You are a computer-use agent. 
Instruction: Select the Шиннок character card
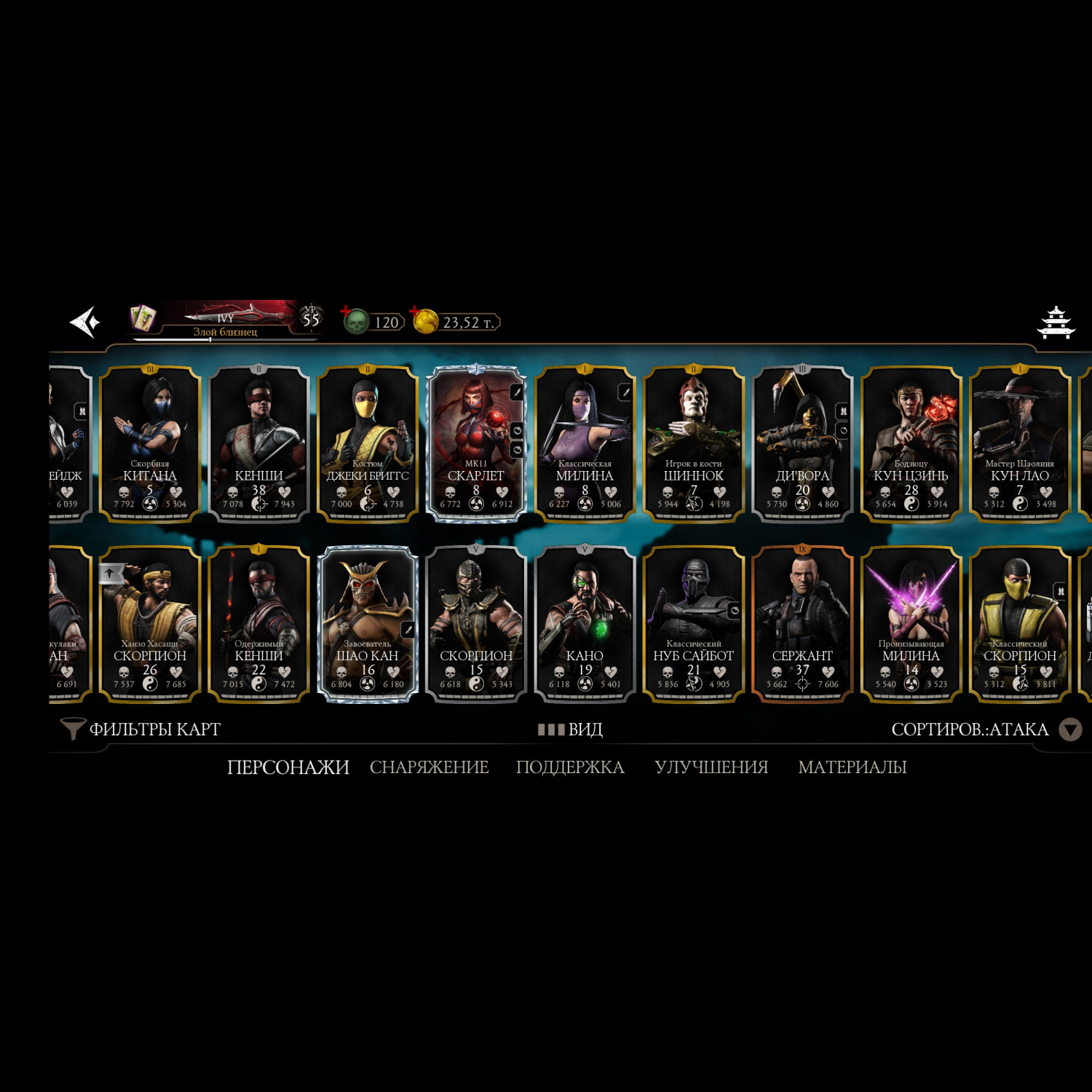[693, 444]
